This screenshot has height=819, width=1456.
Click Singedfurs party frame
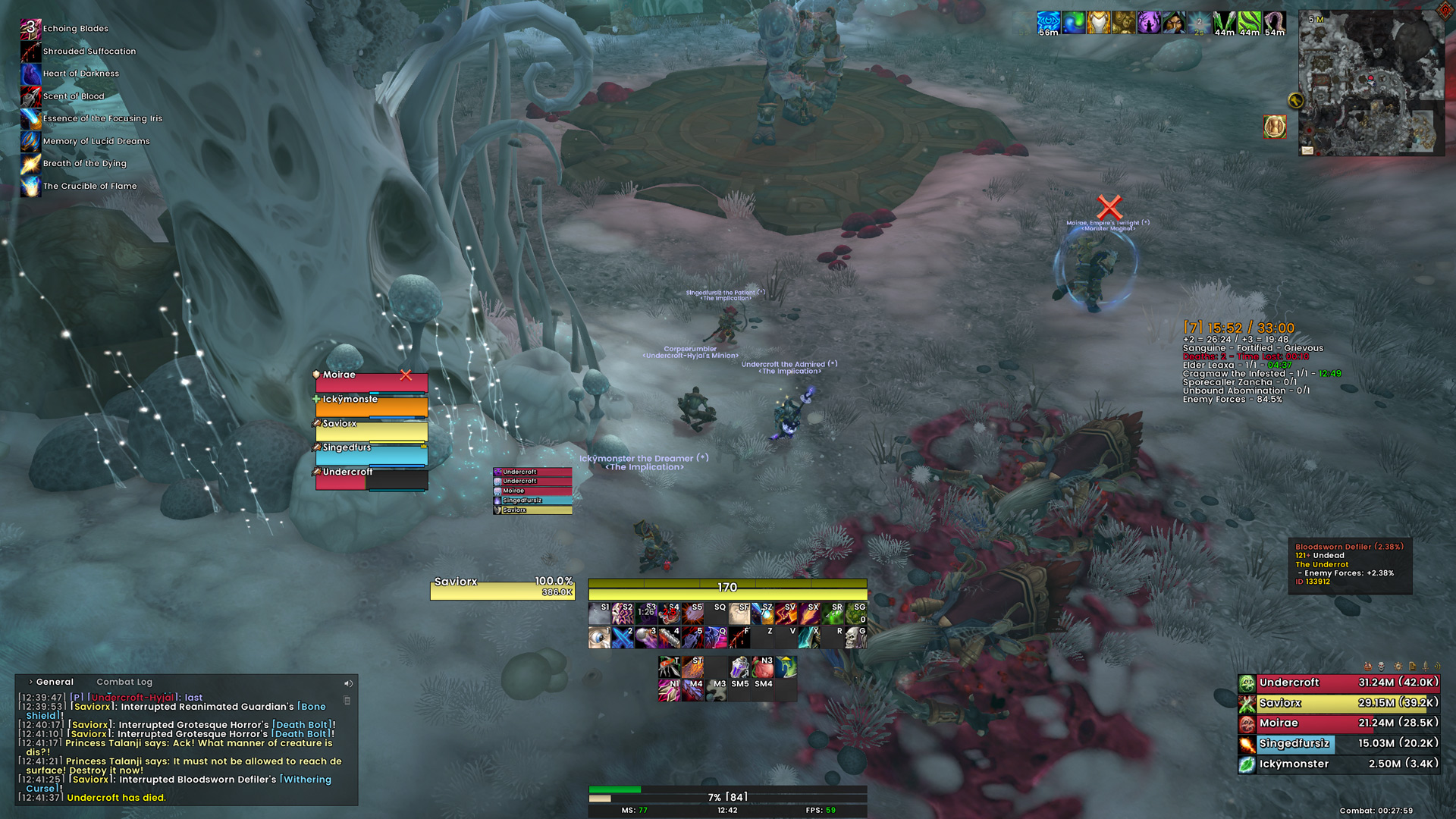[x=372, y=454]
